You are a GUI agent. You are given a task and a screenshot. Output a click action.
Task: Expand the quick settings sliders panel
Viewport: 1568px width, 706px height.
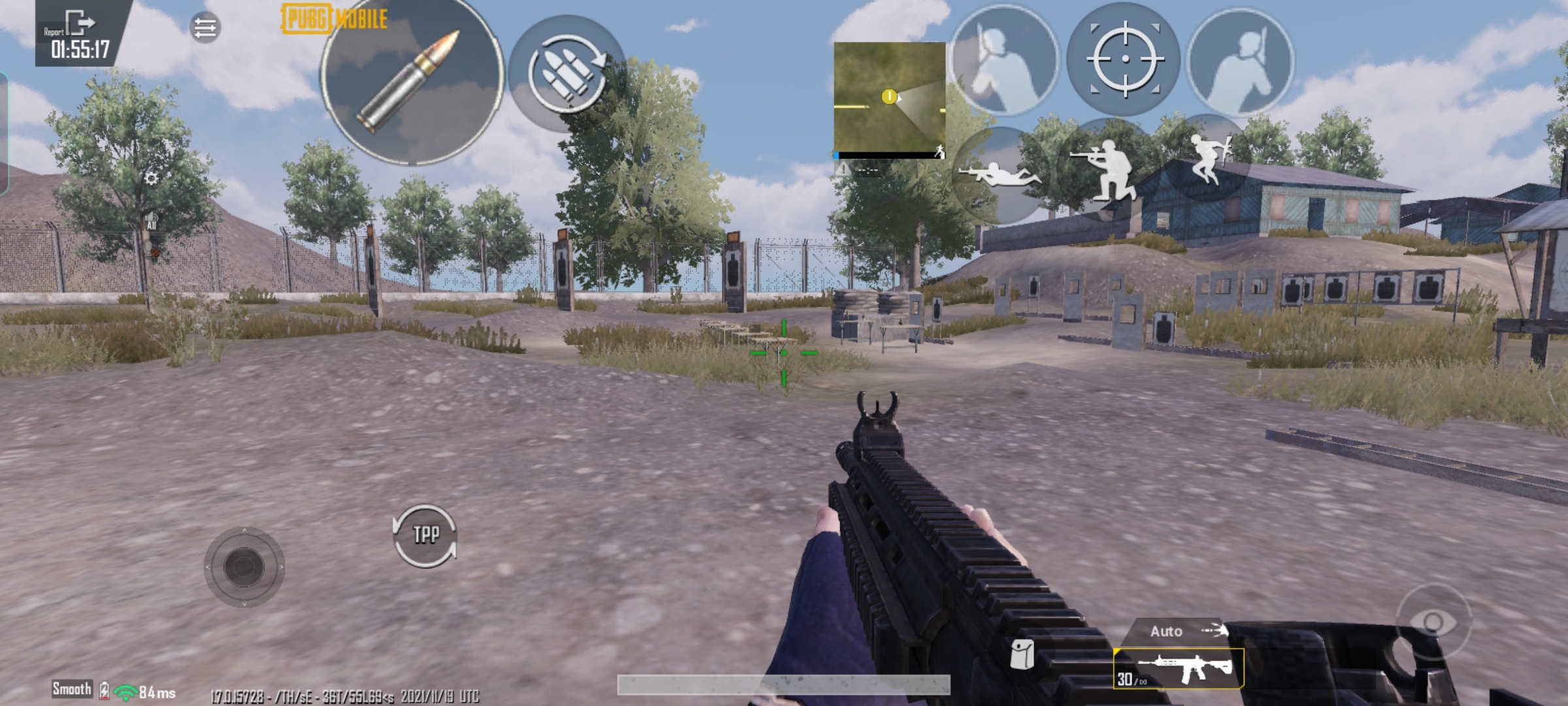pos(204,26)
